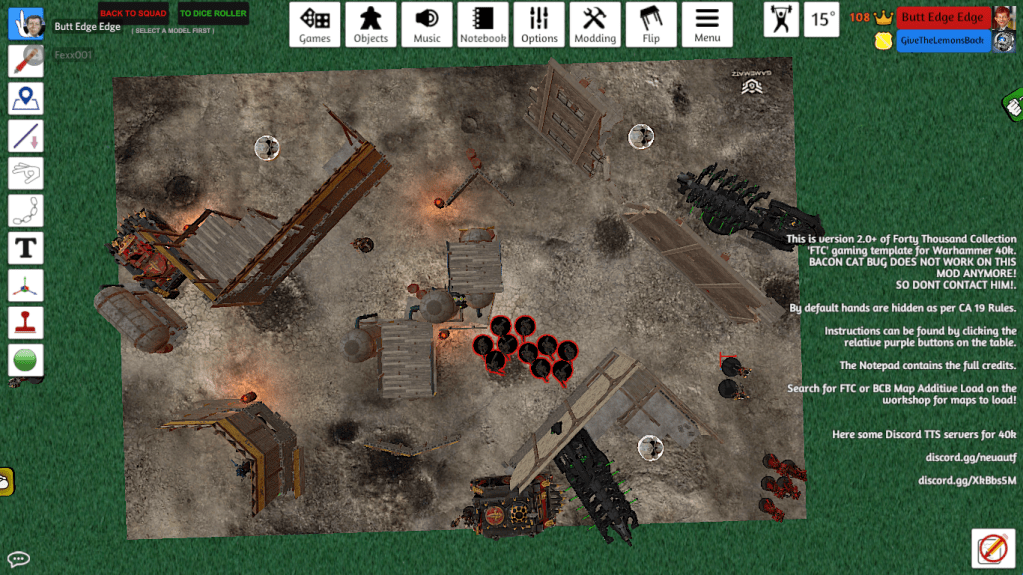The image size is (1023, 575).
Task: Open the Notebook
Action: [483, 24]
